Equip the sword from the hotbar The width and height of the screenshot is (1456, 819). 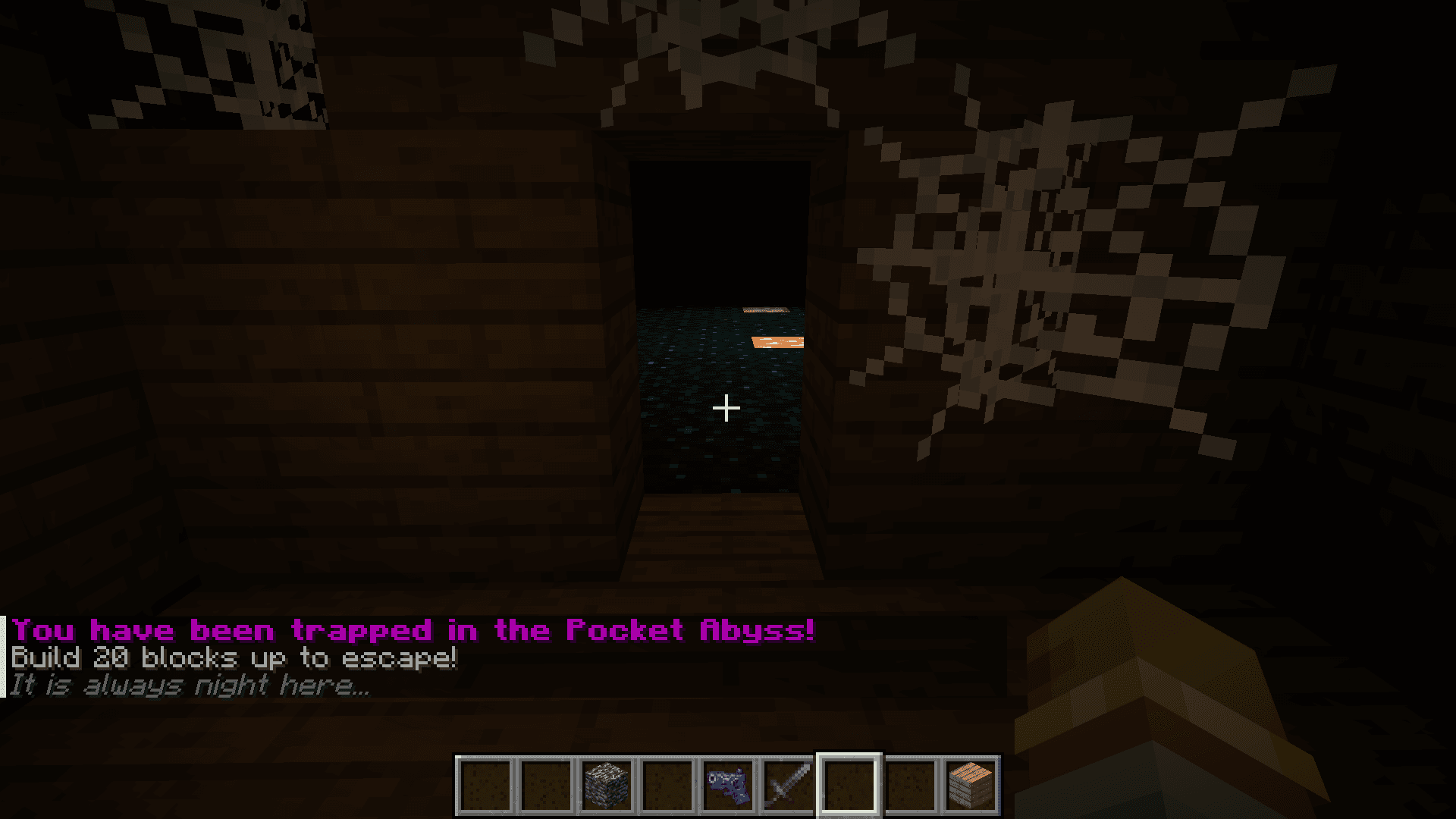point(789,786)
